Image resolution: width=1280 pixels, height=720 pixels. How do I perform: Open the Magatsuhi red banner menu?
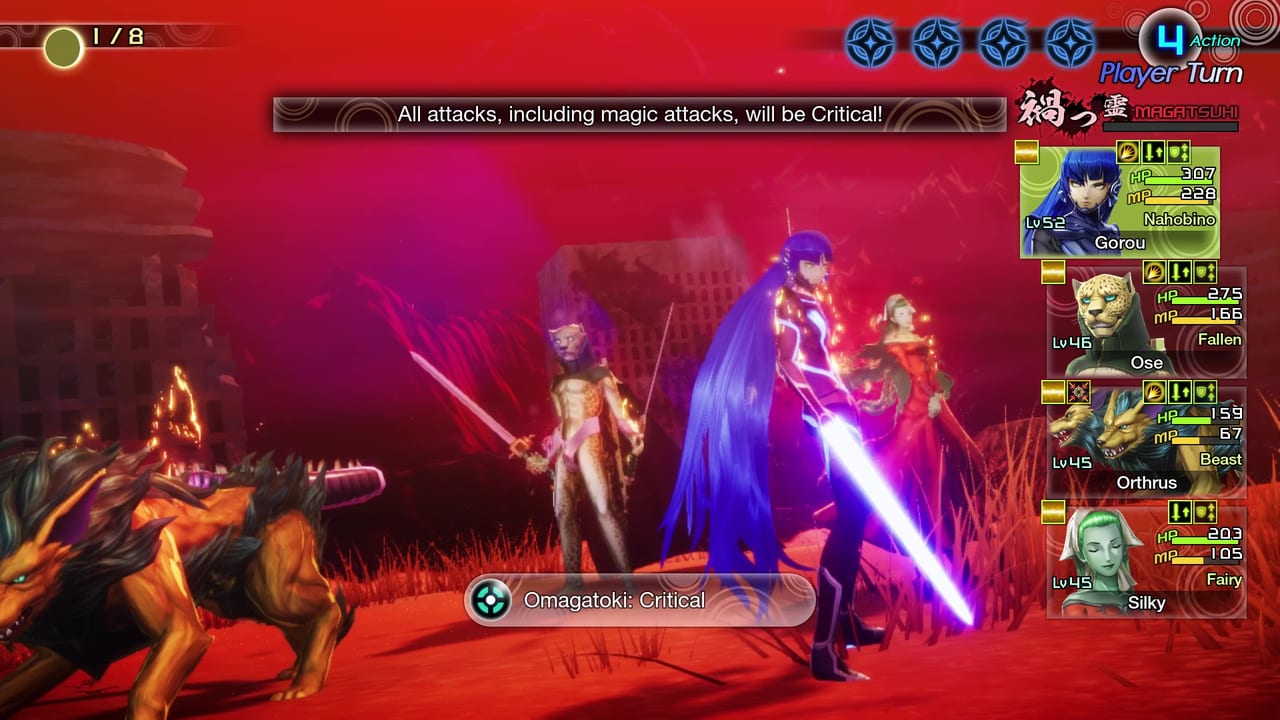coord(1150,113)
